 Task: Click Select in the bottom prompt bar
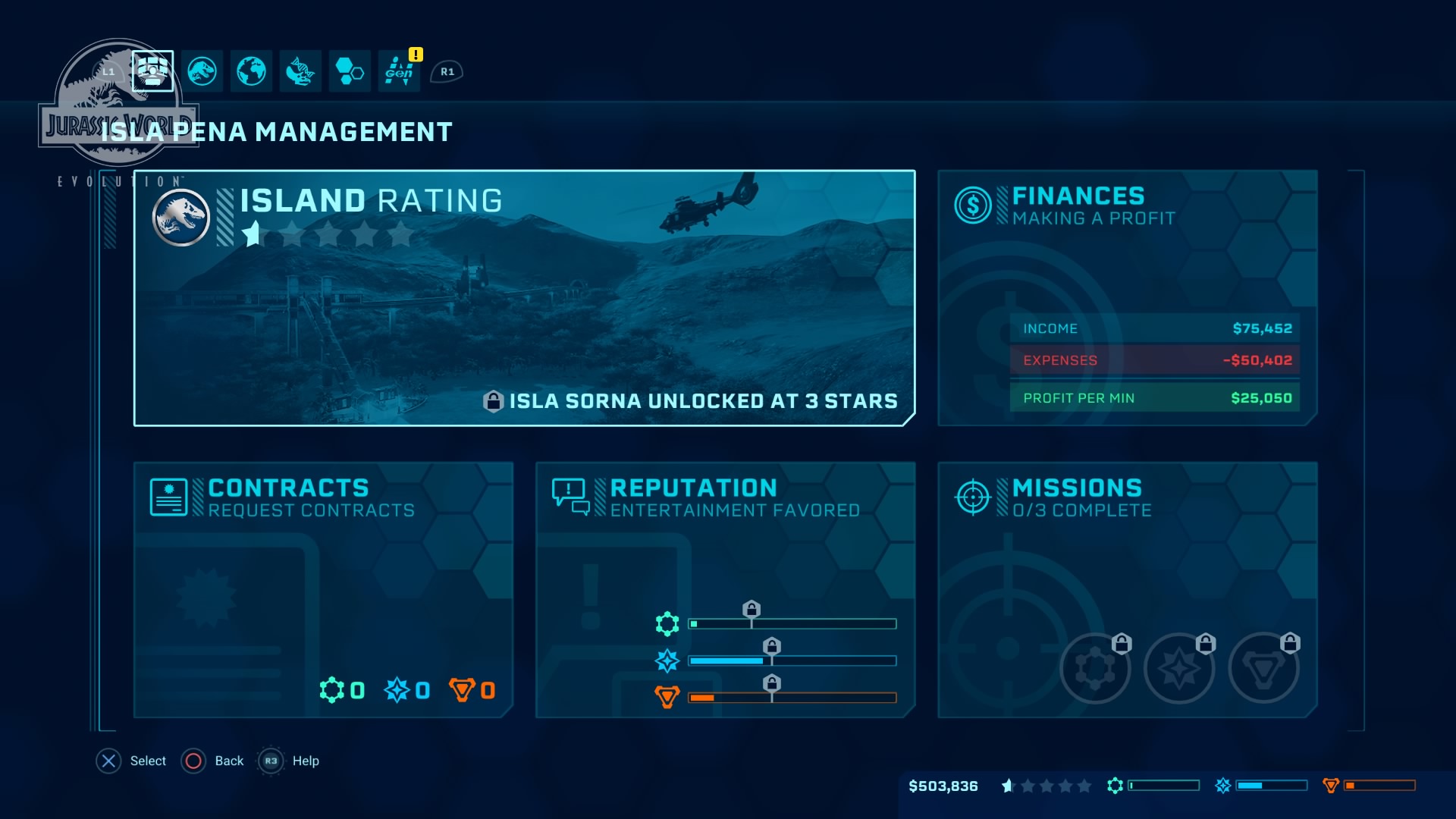click(x=131, y=761)
